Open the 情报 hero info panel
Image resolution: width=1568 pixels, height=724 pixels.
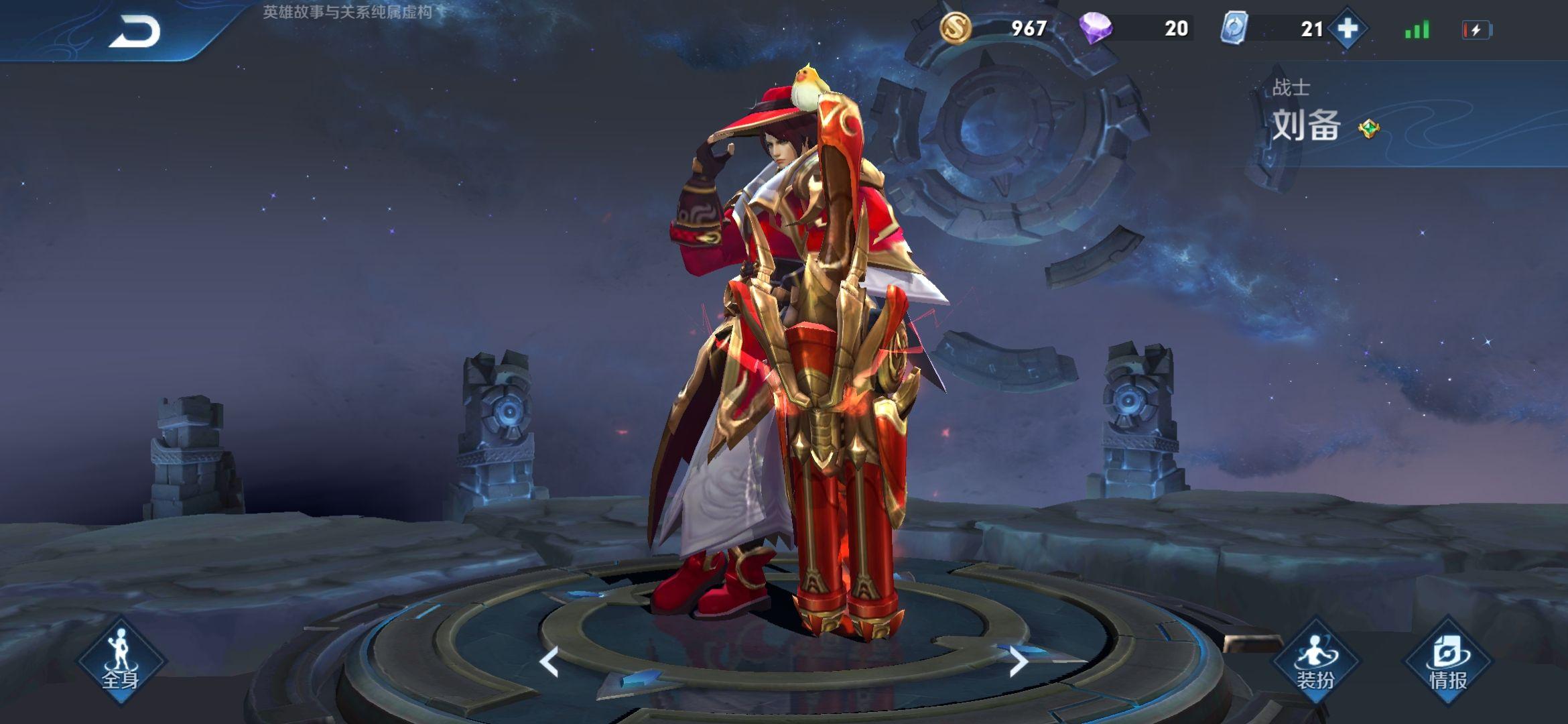(x=1447, y=662)
